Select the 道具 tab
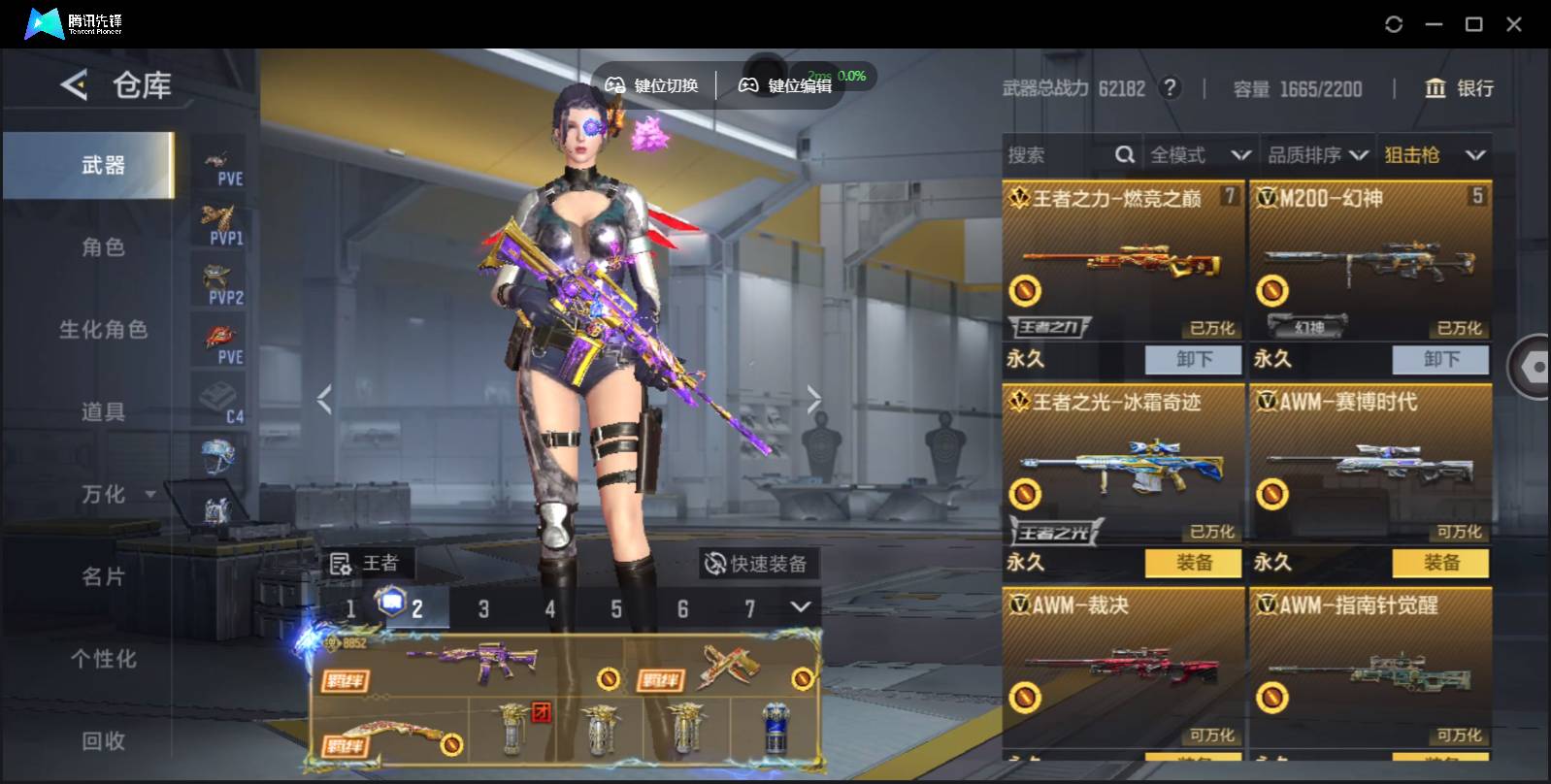Viewport: 1551px width, 784px height. coord(103,412)
